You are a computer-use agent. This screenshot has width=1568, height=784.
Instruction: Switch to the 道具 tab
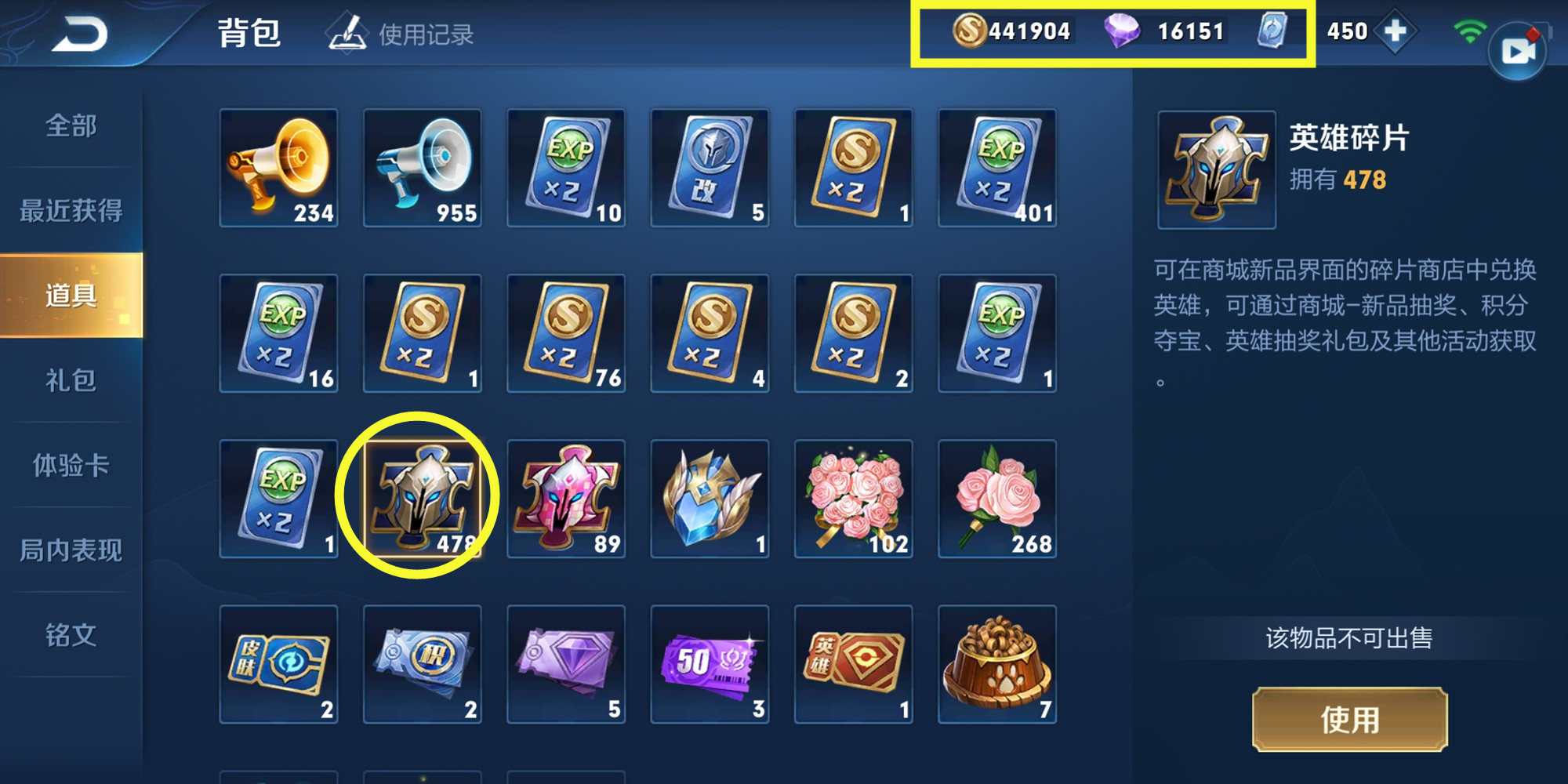pos(69,294)
